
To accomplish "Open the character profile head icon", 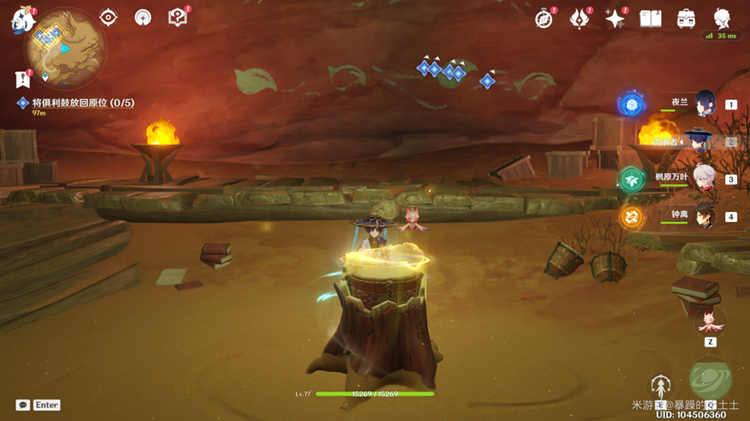I will pyautogui.click(x=721, y=18).
